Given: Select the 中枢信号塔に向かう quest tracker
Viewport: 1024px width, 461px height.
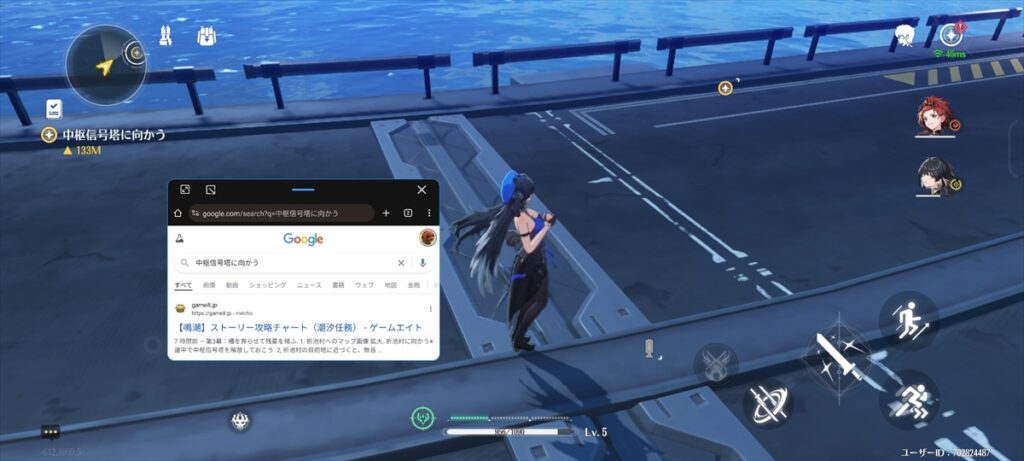Looking at the screenshot, I should click(113, 135).
